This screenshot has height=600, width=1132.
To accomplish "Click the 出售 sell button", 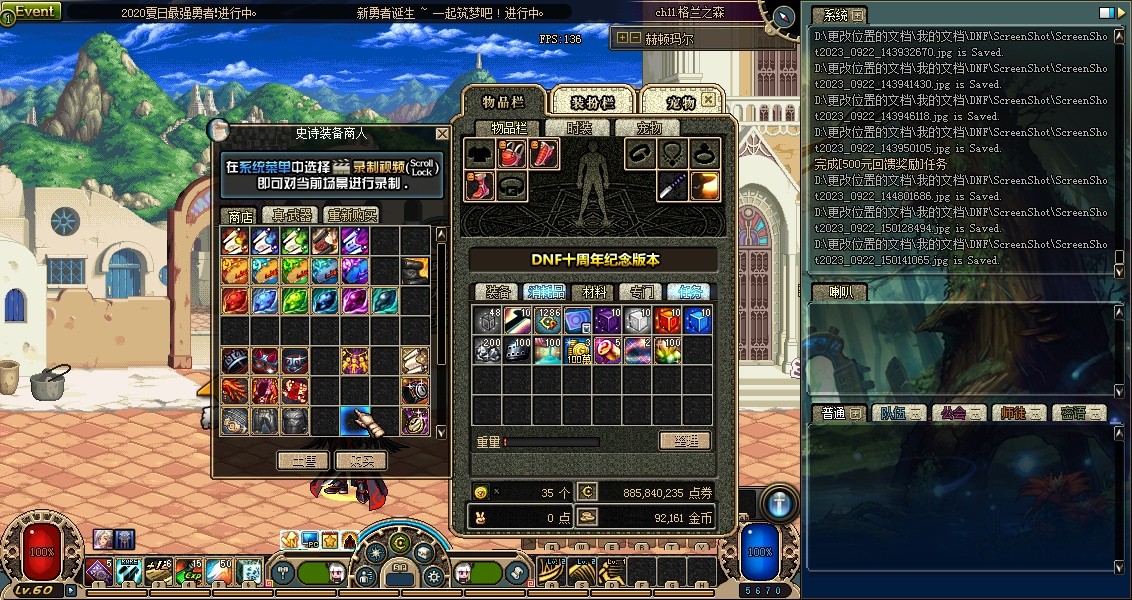I will [302, 461].
